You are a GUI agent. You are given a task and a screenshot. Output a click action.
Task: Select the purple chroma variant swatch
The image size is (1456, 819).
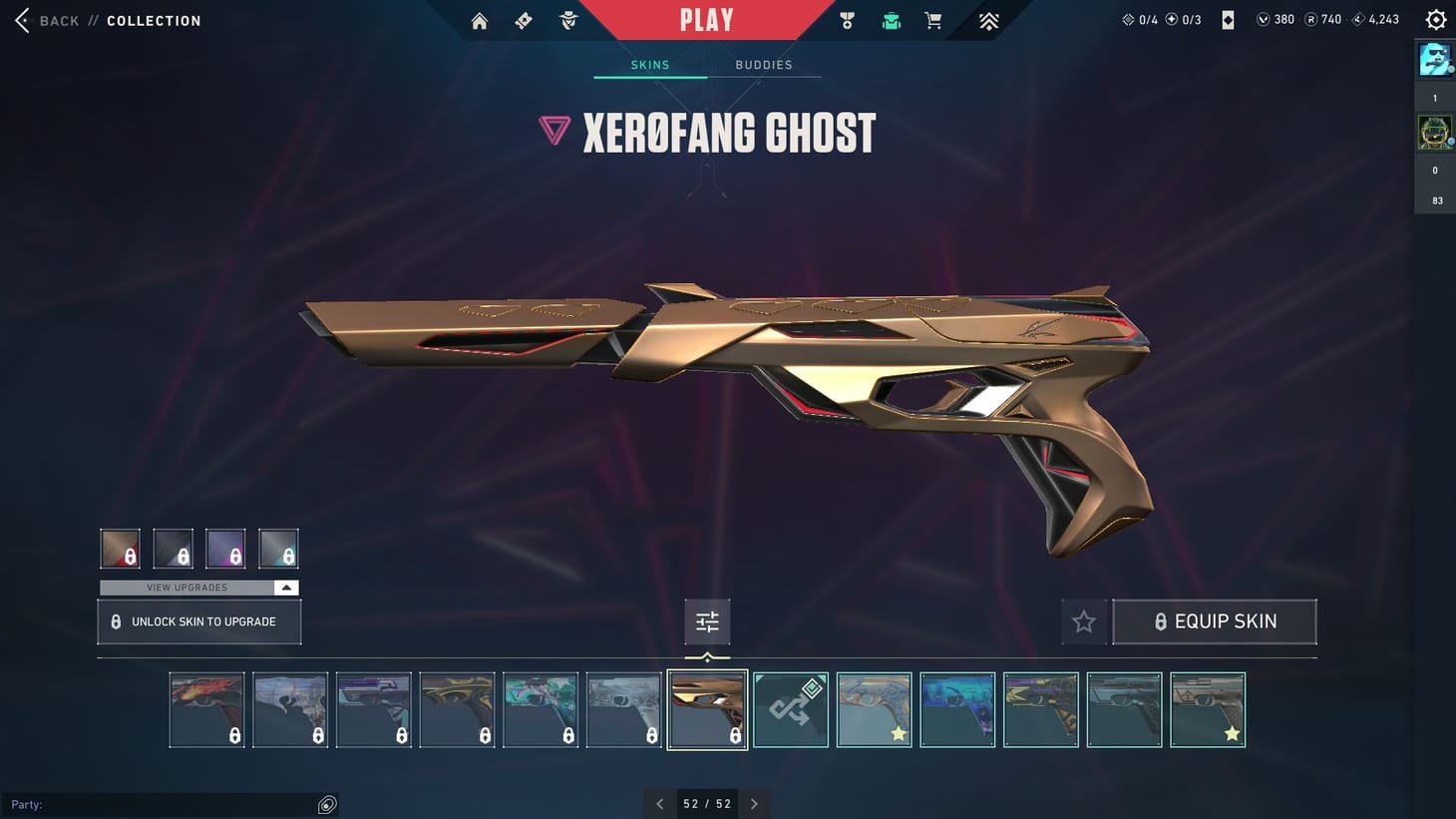(x=225, y=548)
